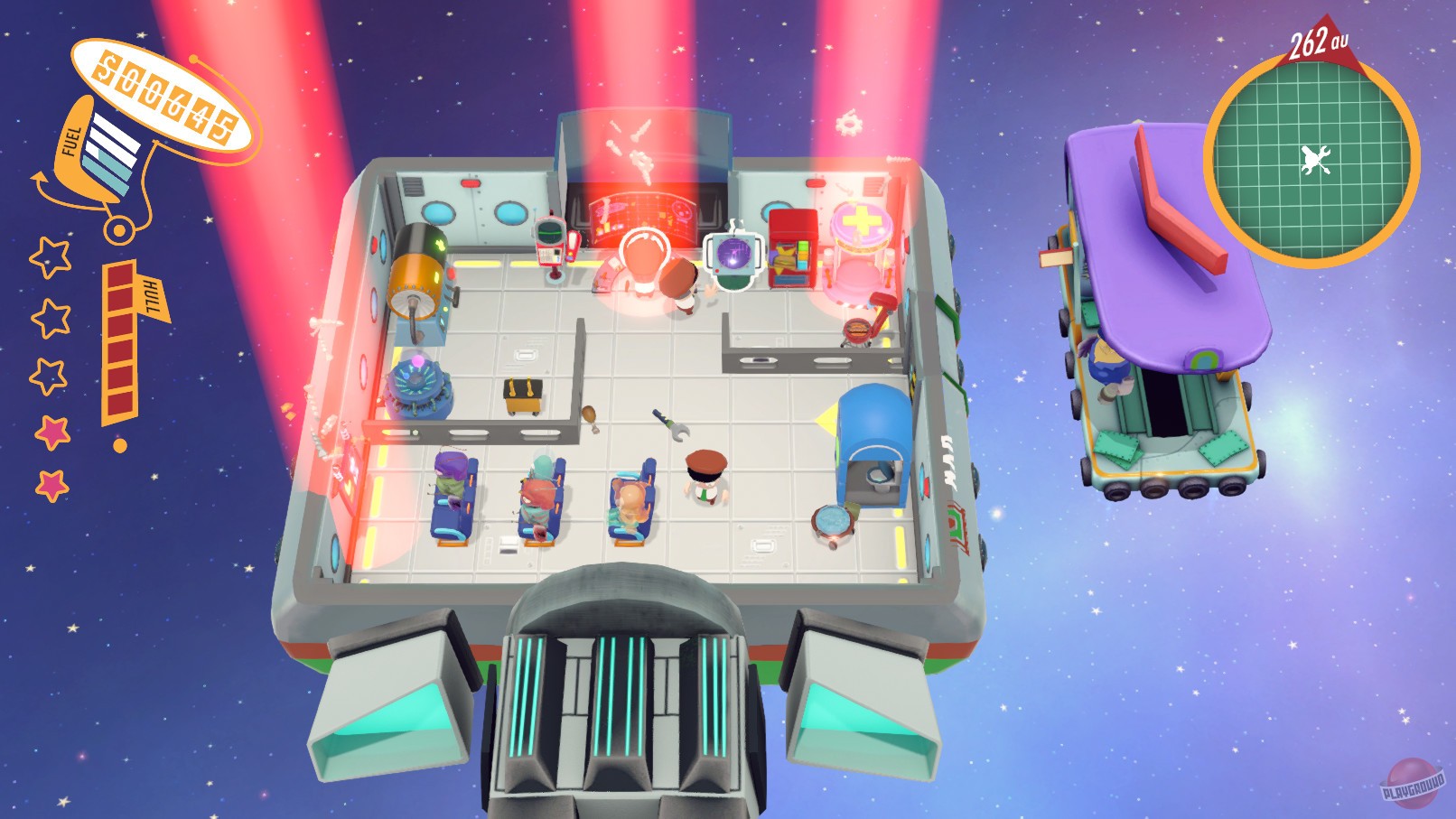Click the yellow engine cylinder with attached cable
The width and height of the screenshot is (1456, 819).
click(418, 282)
